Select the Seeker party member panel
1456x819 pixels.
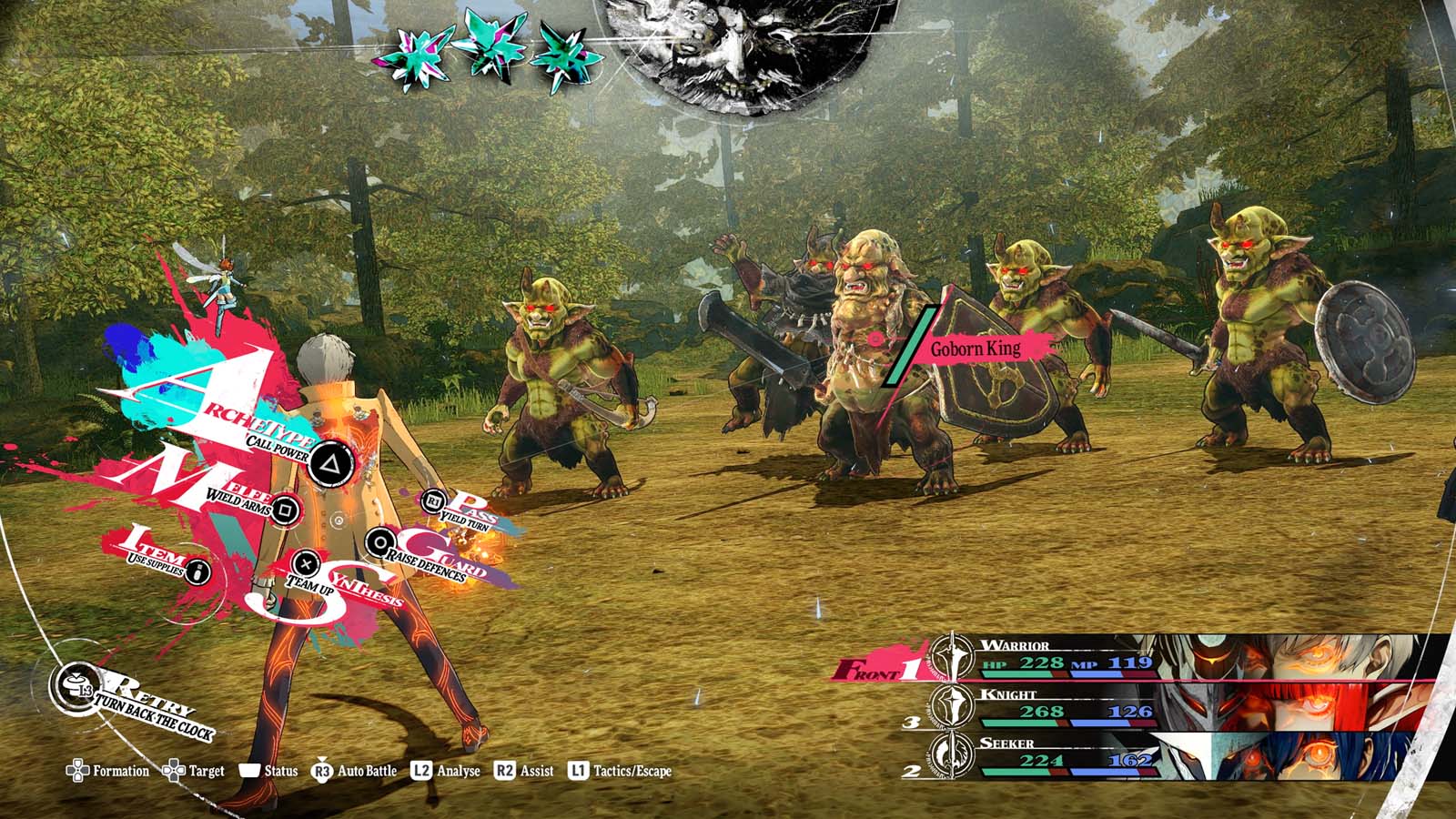1137,754
